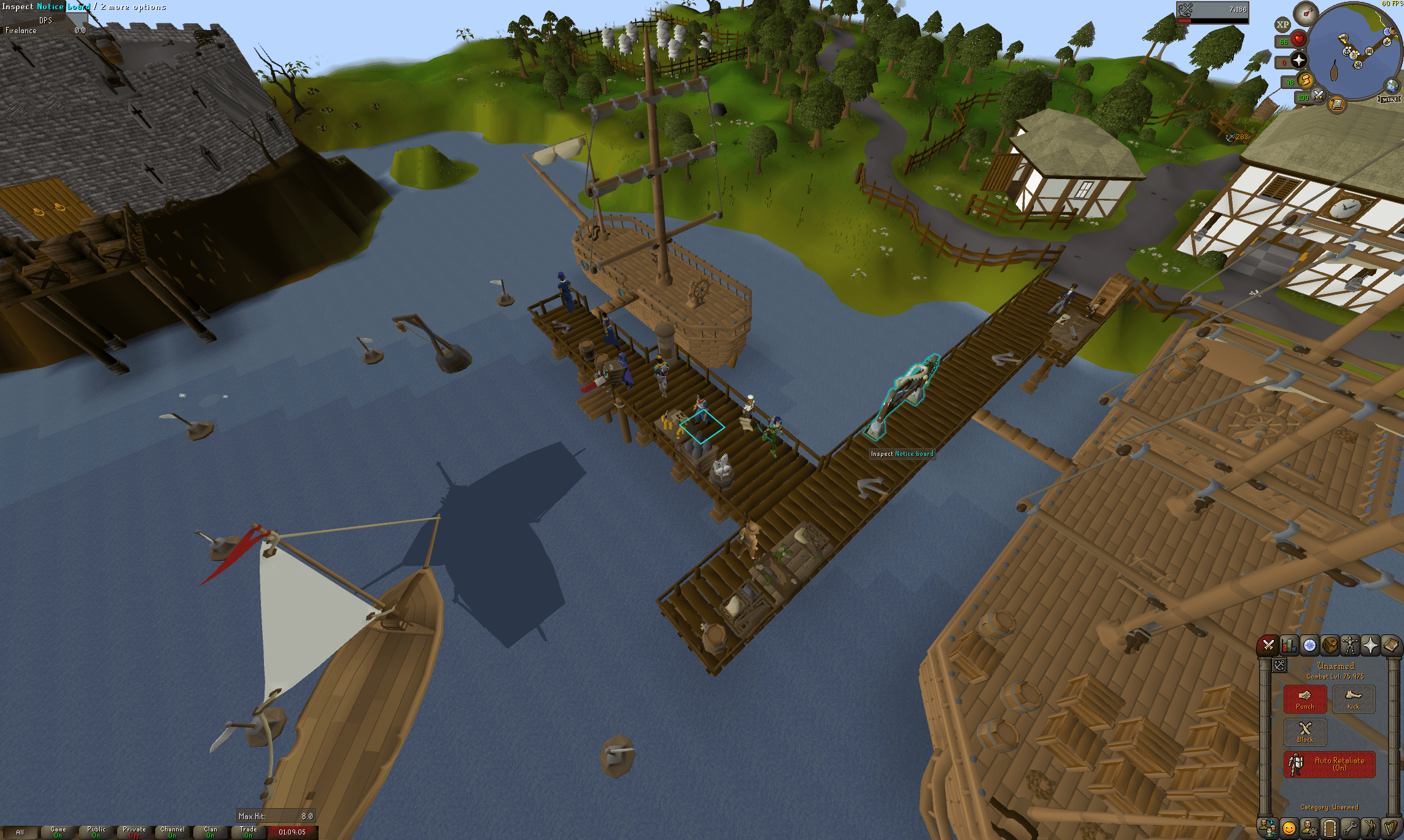Viewport: 1404px width, 840px height.
Task: Open the Emotes tab
Action: click(1289, 828)
